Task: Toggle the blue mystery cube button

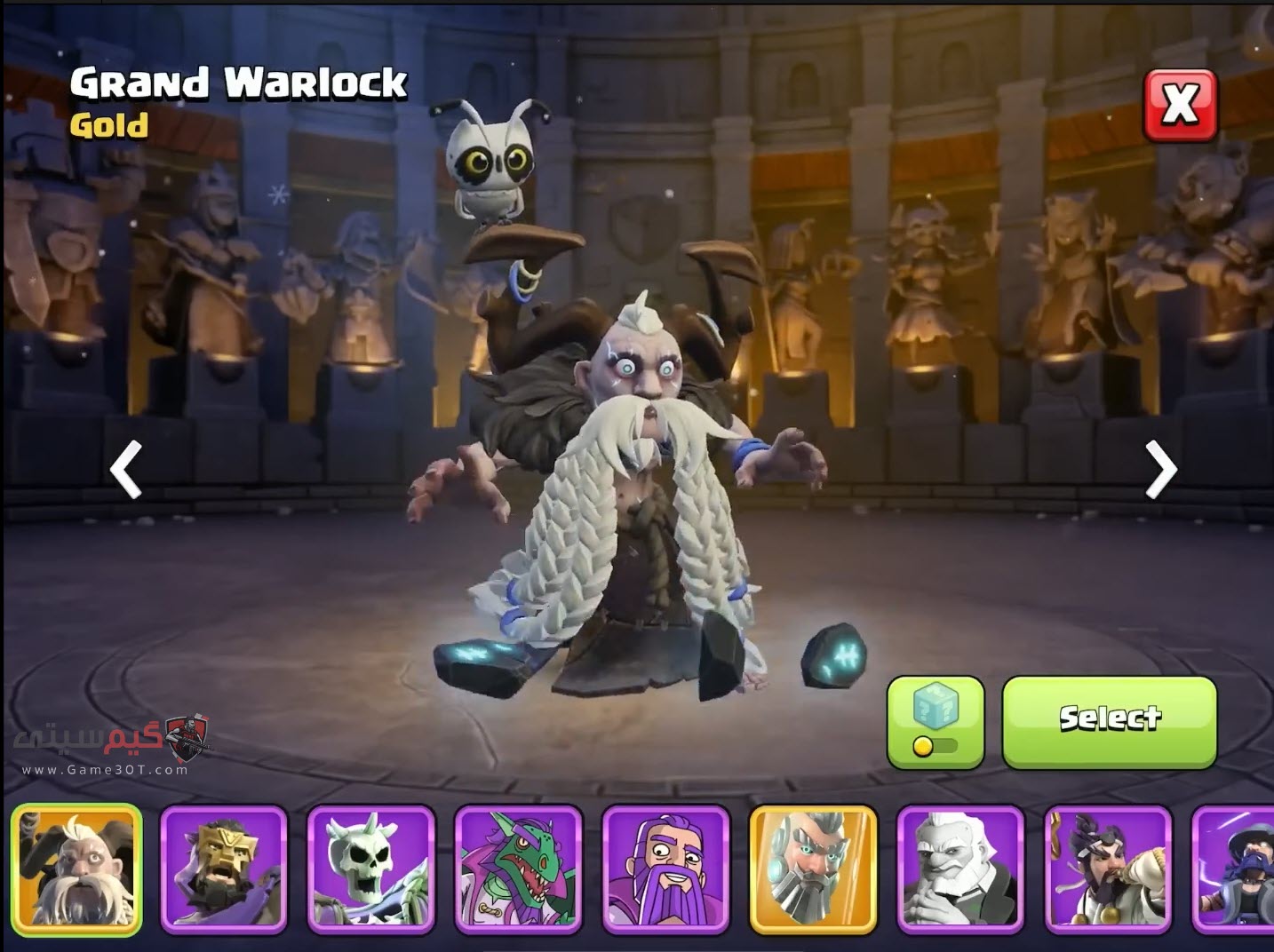Action: pos(935,721)
